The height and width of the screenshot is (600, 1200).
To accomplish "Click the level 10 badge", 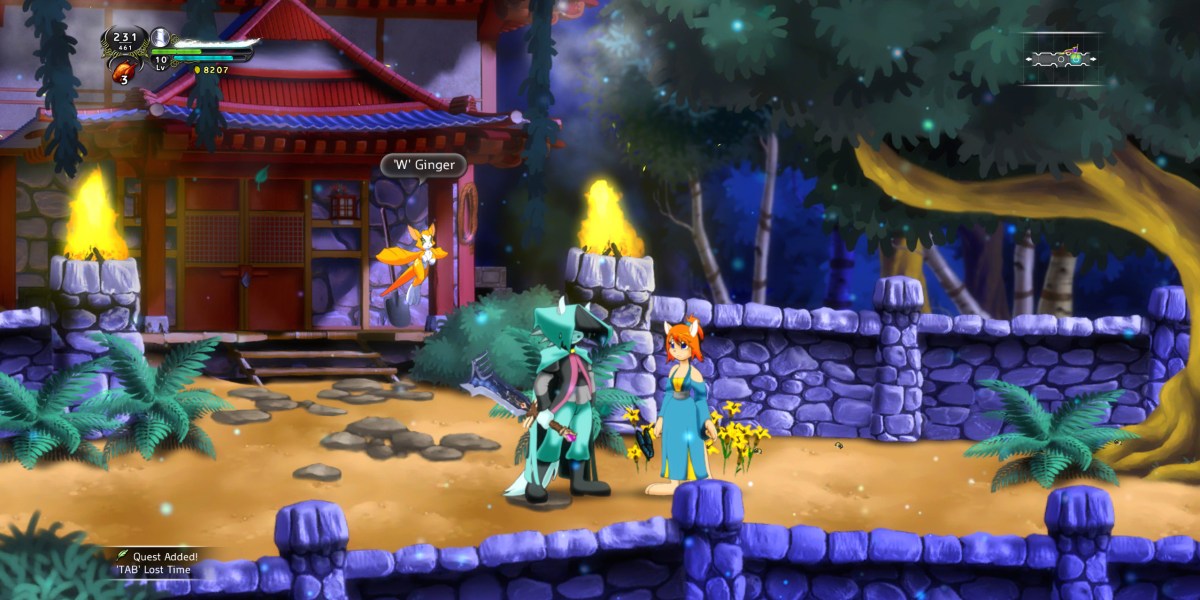I will coord(160,62).
